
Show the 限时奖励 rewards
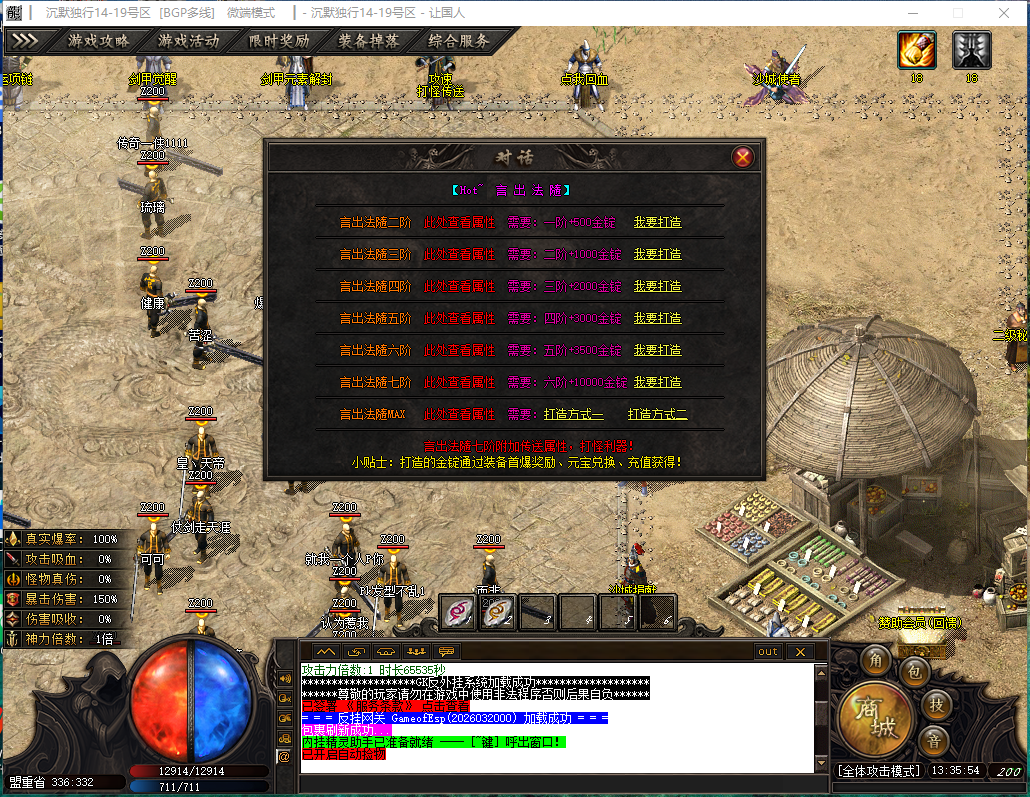(278, 41)
